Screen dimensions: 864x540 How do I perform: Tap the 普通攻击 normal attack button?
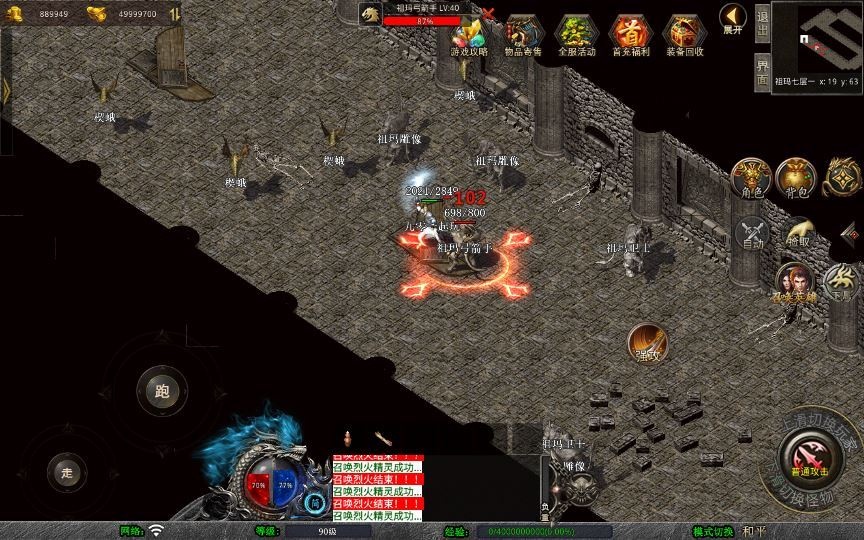[809, 460]
